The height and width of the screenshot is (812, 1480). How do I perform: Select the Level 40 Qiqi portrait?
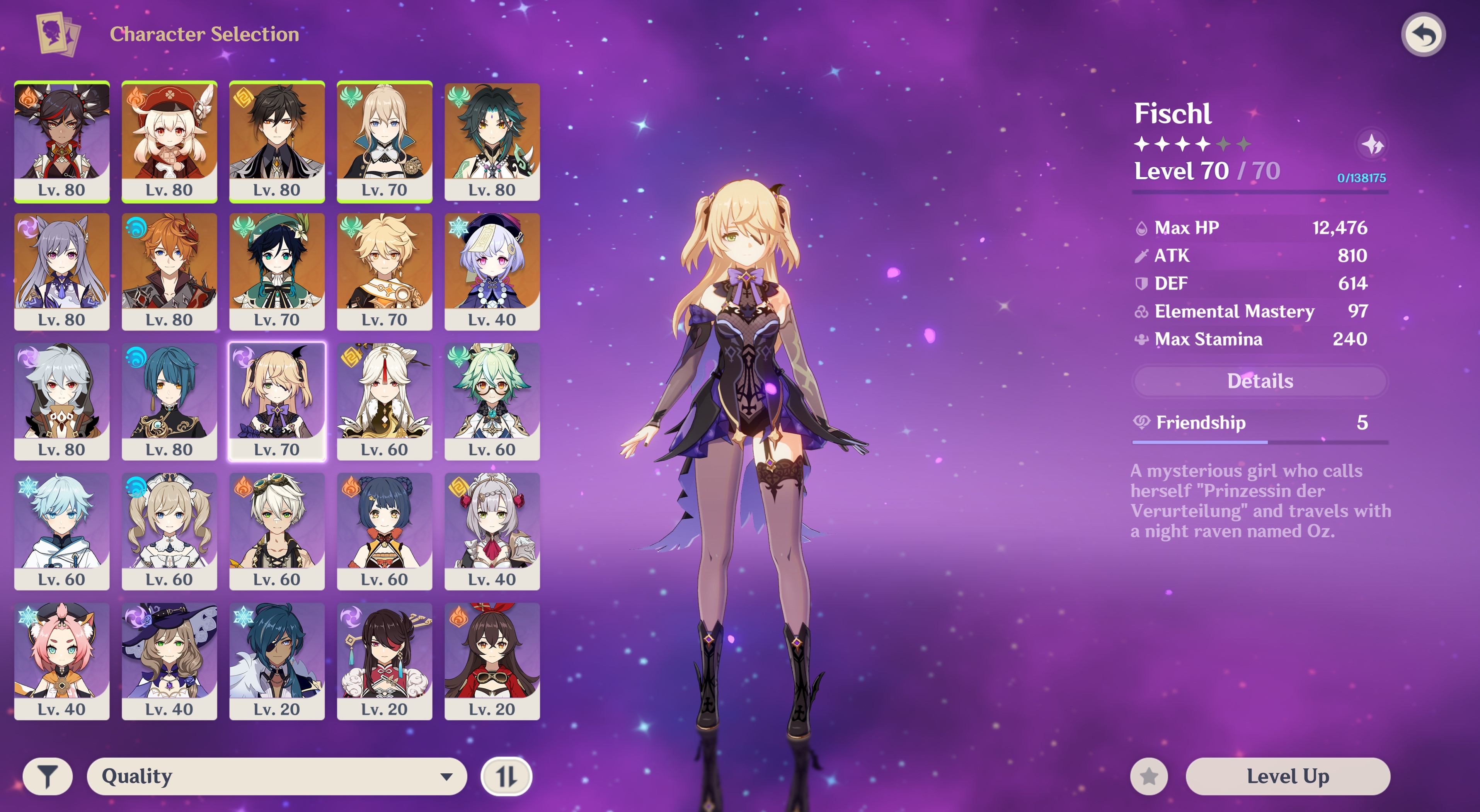(491, 267)
